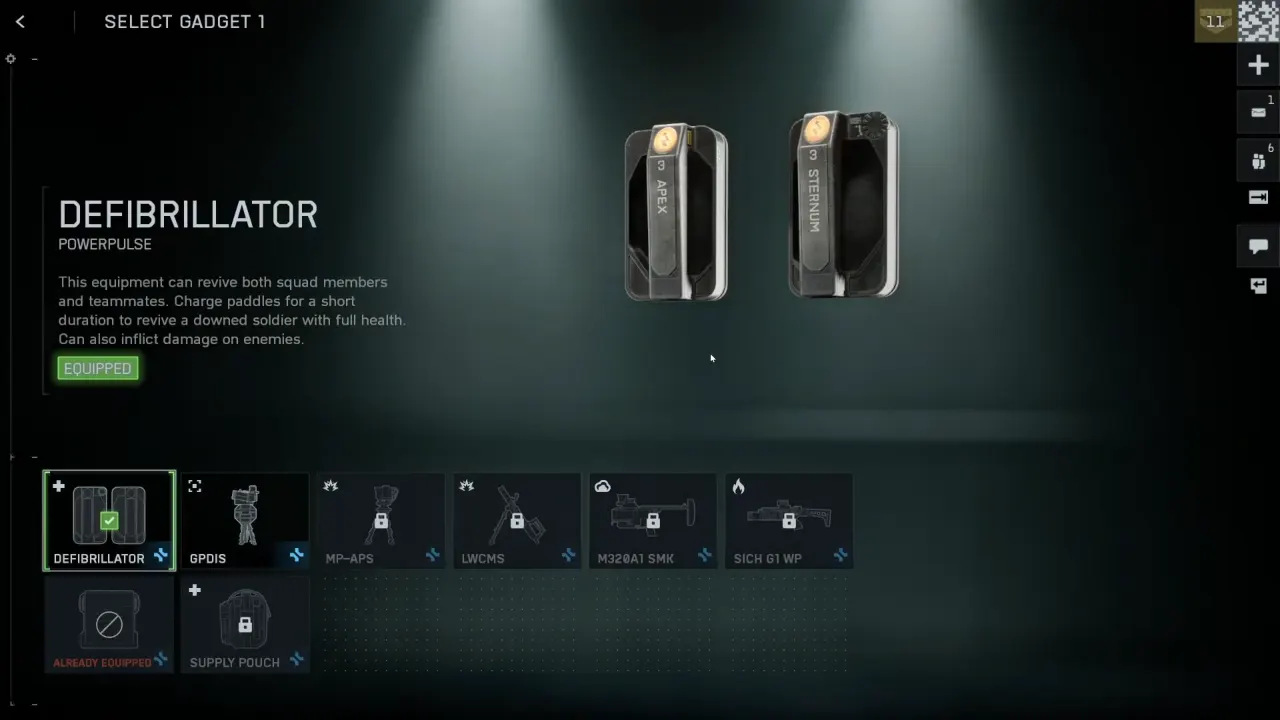Click the SELECT GADGET 1 header
Viewport: 1280px width, 720px height.
[x=184, y=21]
